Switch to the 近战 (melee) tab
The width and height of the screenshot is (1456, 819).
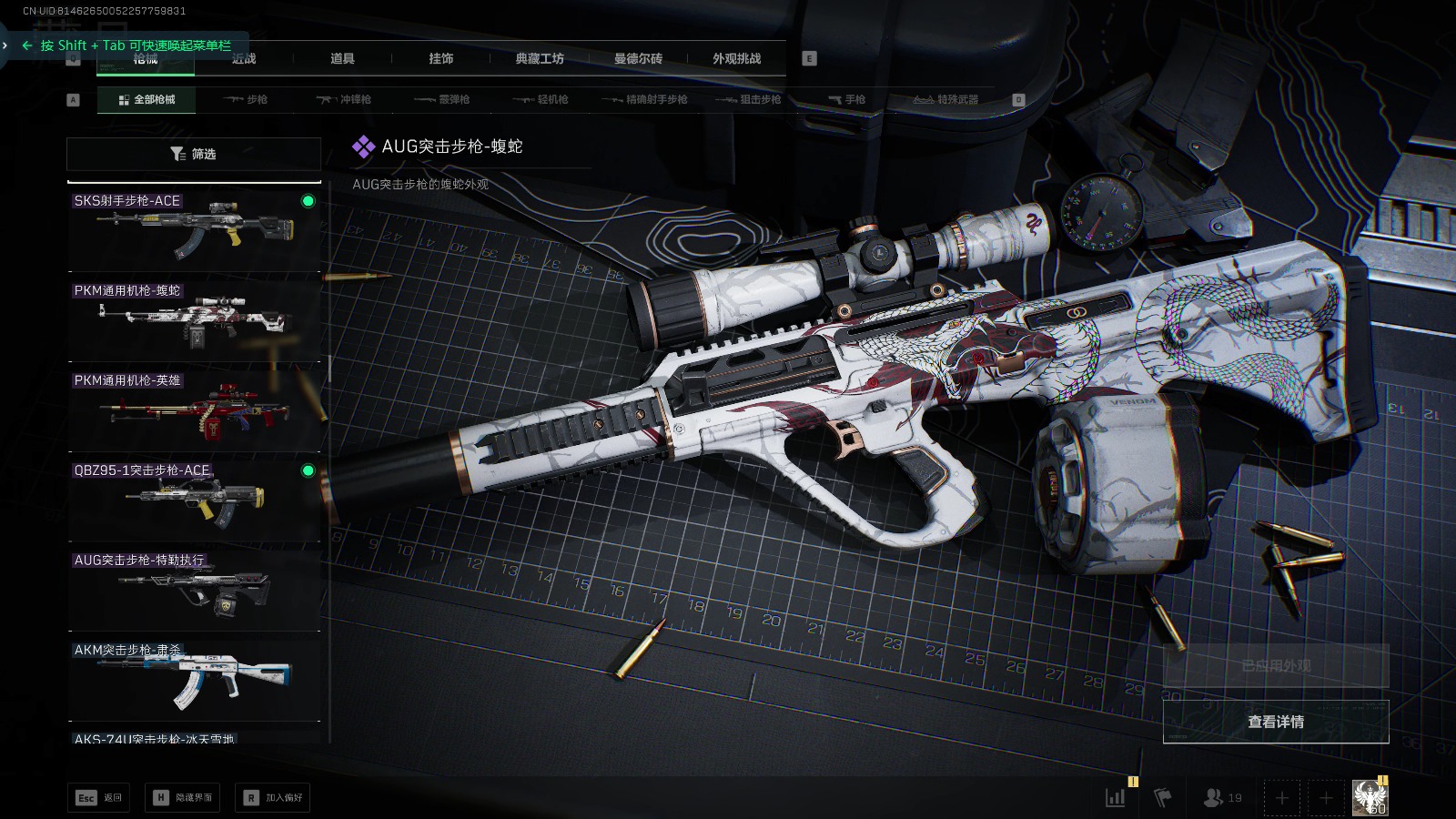pyautogui.click(x=243, y=58)
